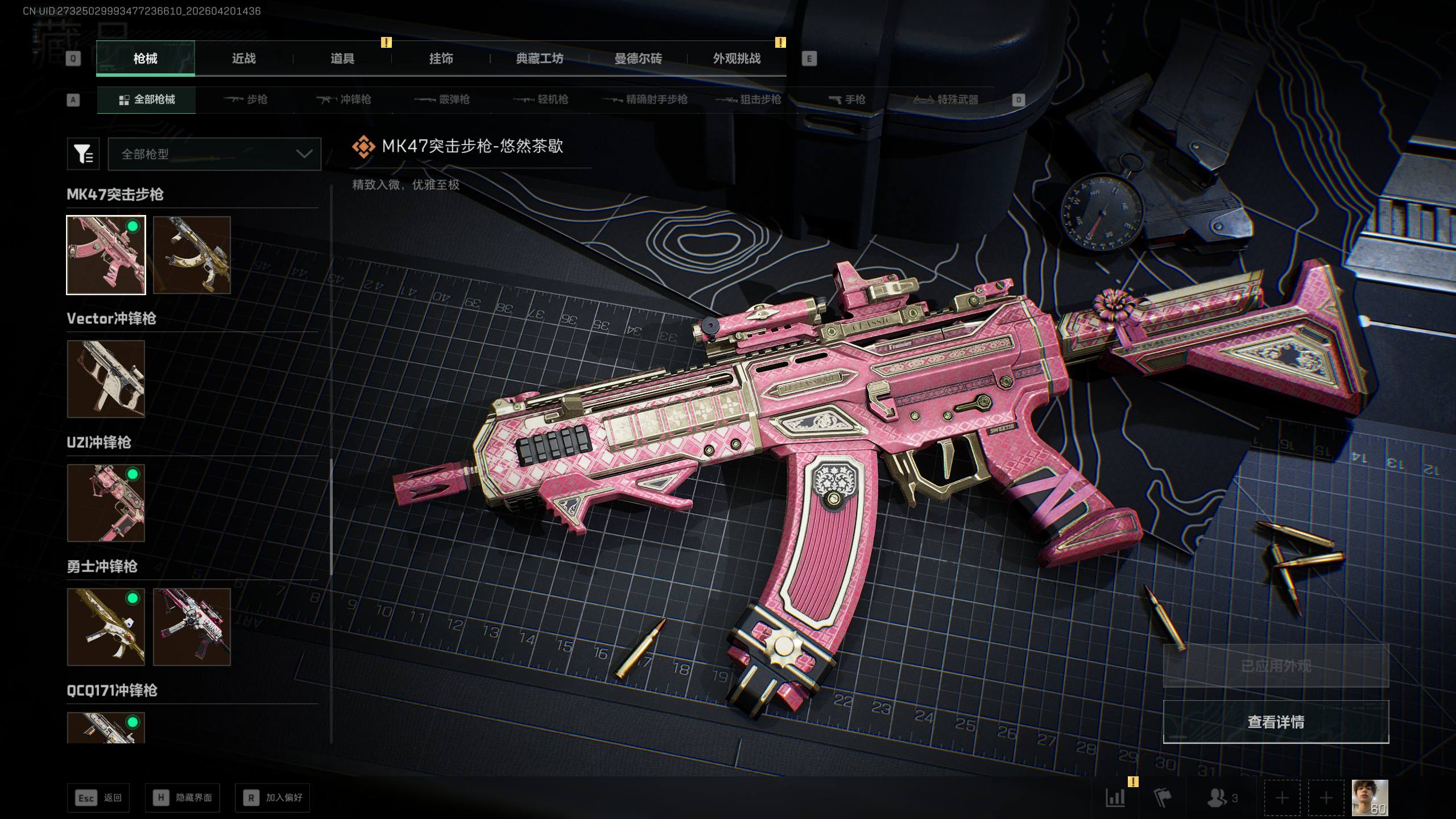Expand the 全部枪型 weapon type dropdown
The height and width of the screenshot is (819, 1456).
pyautogui.click(x=214, y=154)
